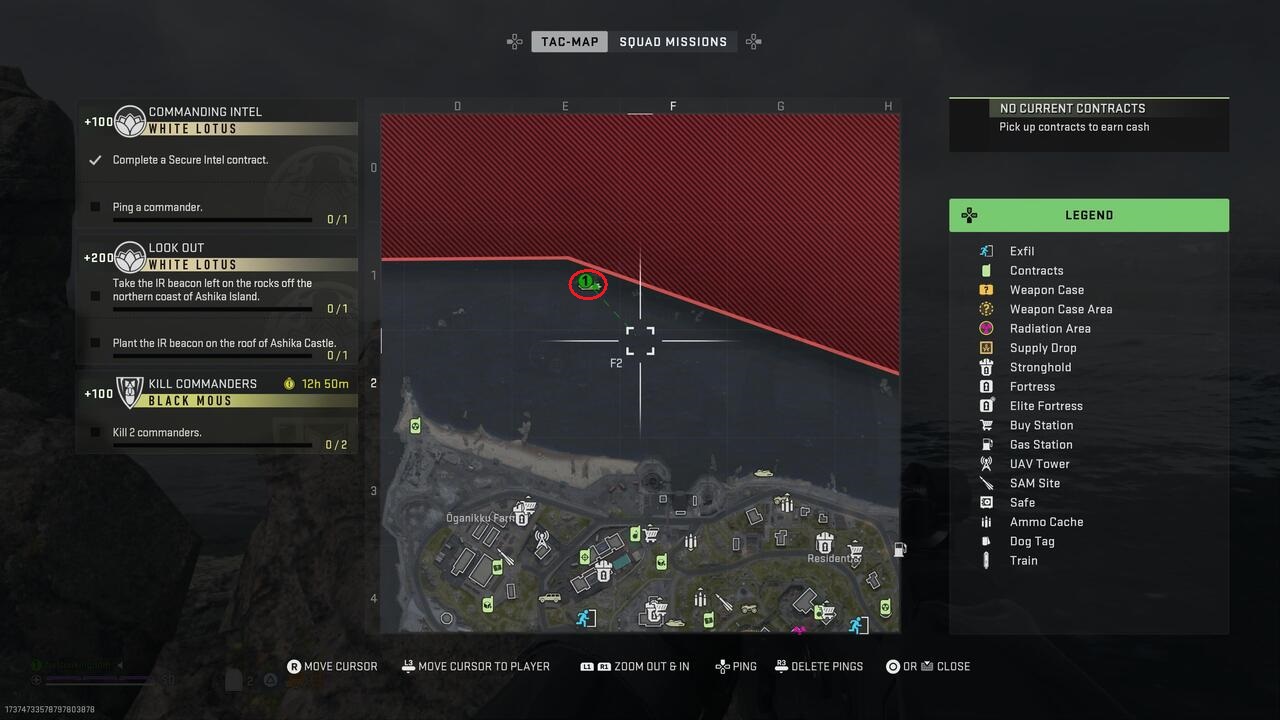Select the Dog Tag icon in the Legend
This screenshot has height=720, width=1280.
[985, 541]
